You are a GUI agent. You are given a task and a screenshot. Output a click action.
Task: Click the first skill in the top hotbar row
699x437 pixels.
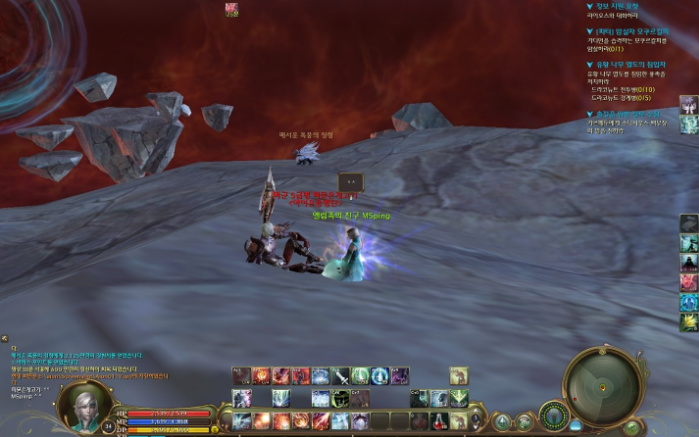242,376
